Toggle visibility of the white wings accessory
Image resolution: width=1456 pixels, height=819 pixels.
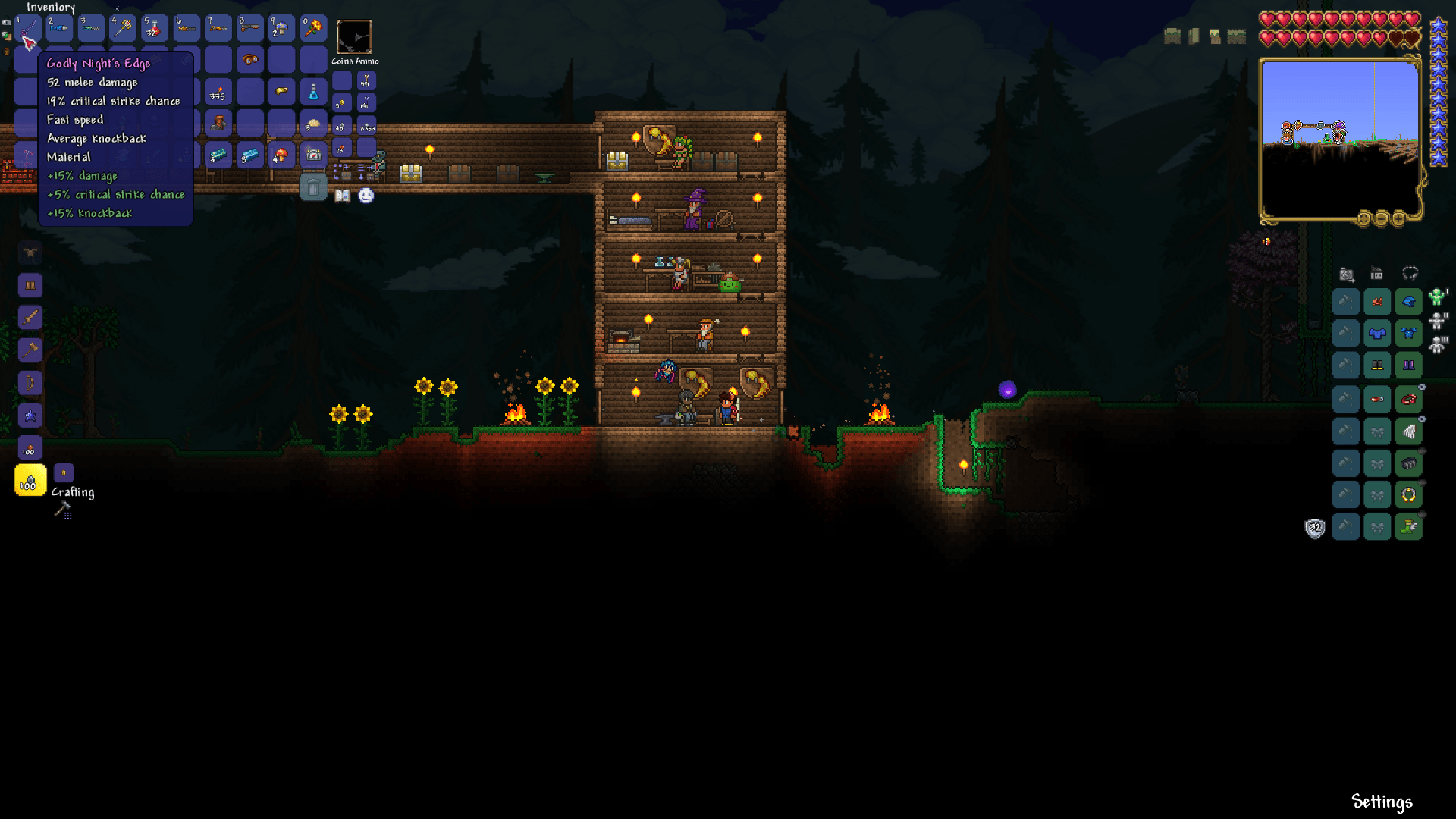click(1422, 419)
